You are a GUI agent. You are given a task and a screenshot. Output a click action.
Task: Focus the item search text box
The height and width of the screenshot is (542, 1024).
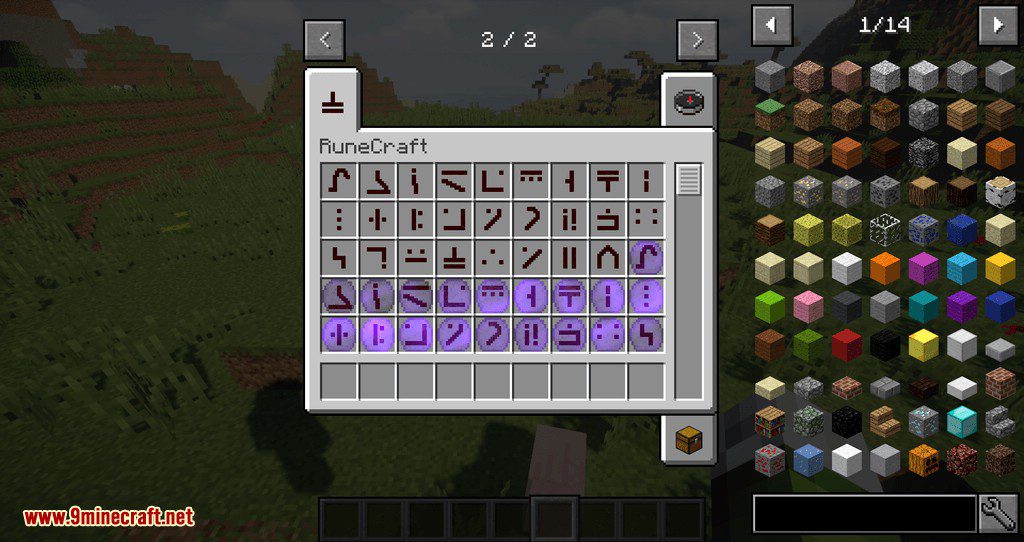tap(864, 513)
